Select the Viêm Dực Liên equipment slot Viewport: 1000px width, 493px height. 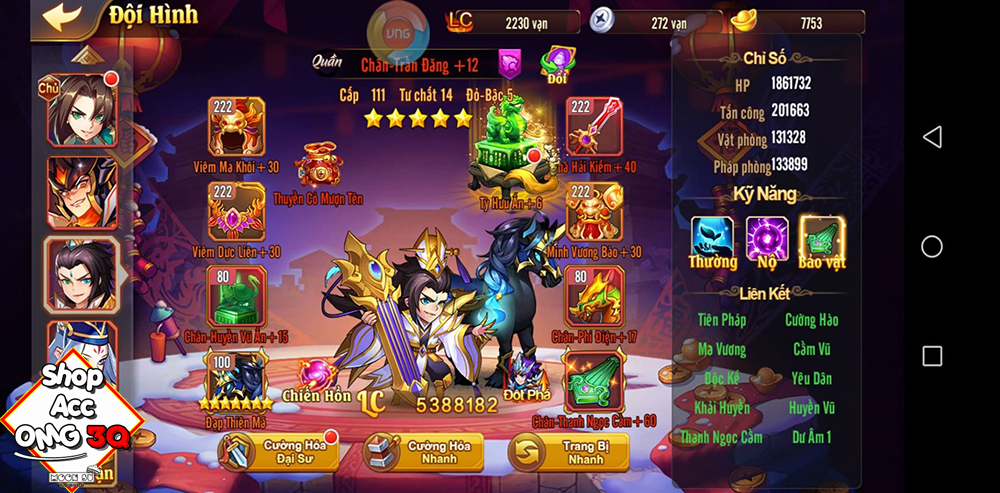point(235,211)
